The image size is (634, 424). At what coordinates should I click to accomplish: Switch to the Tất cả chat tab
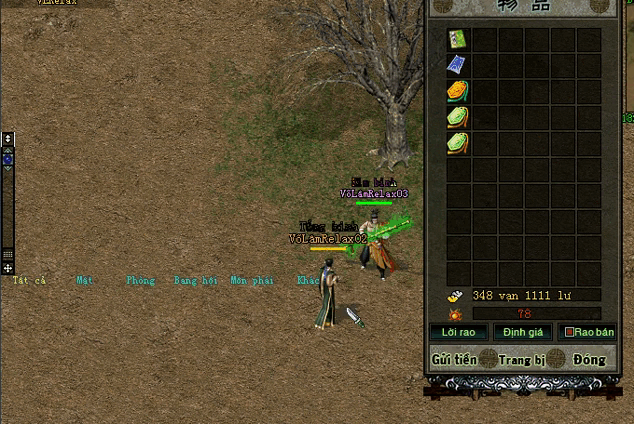tap(29, 281)
